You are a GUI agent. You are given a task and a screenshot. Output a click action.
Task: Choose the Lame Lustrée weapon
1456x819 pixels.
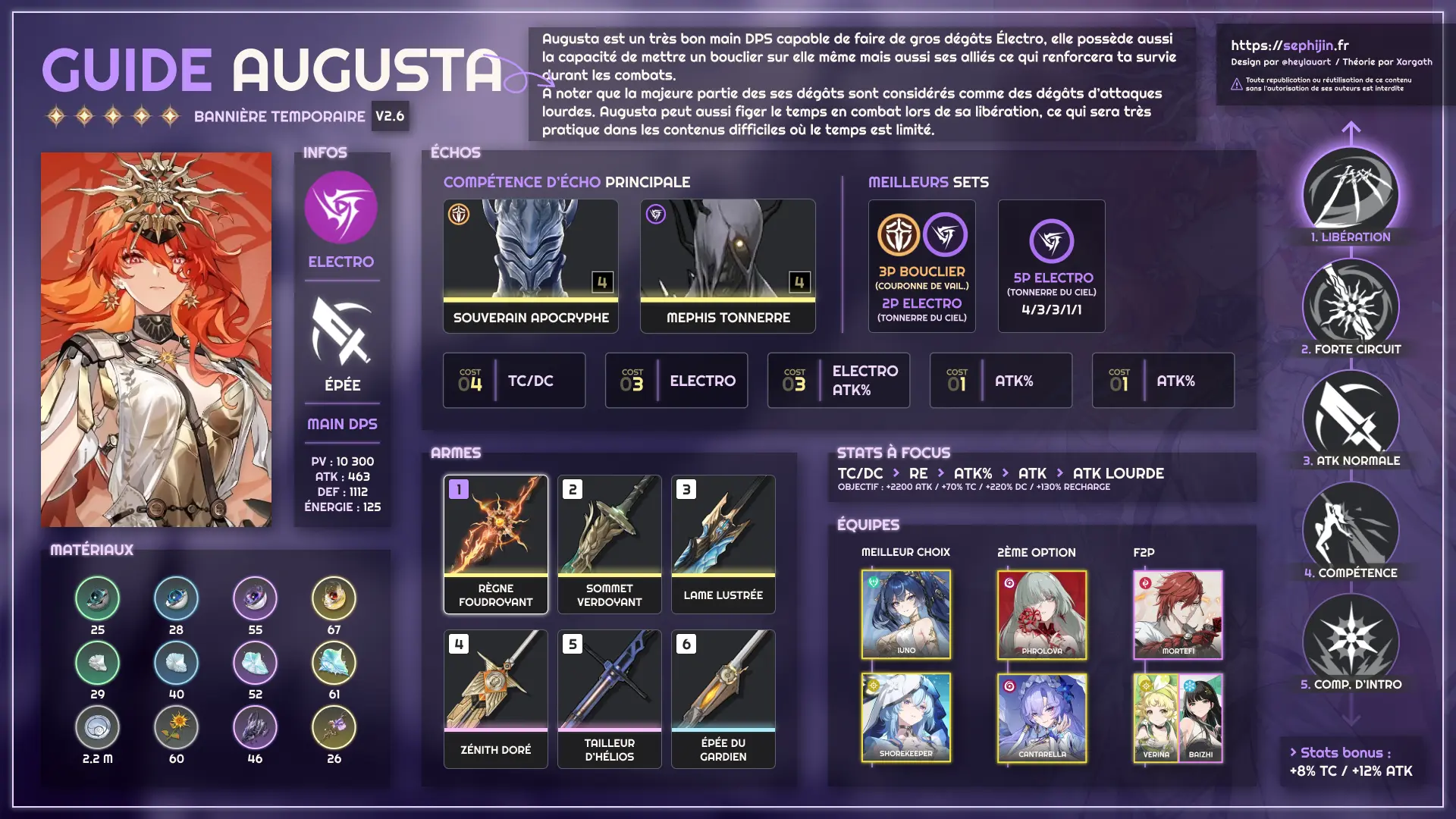(x=723, y=544)
